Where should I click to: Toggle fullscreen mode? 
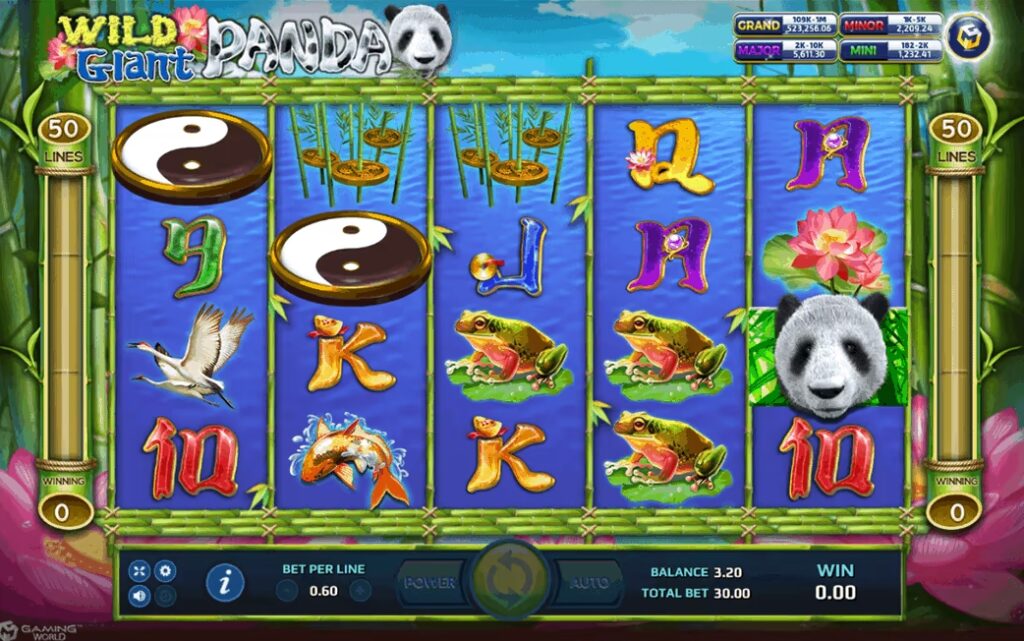pos(141,571)
